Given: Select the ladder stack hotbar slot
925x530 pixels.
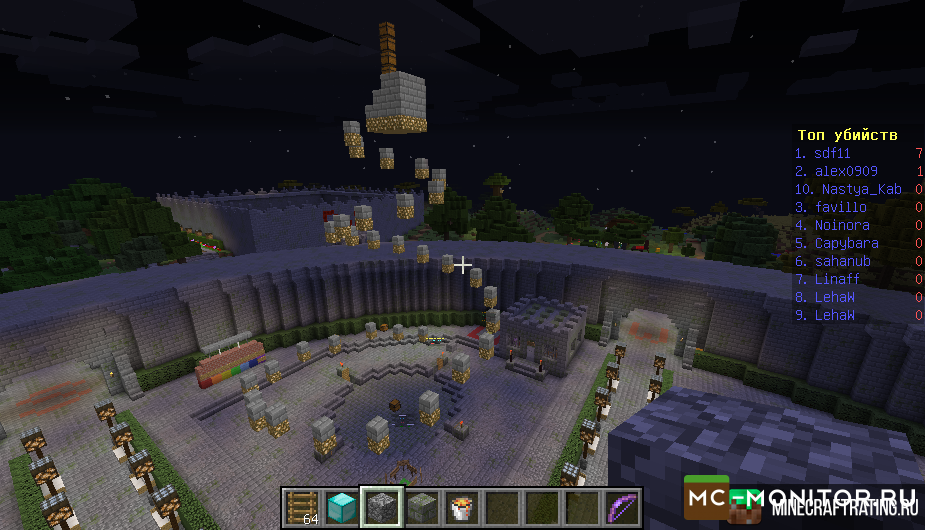Looking at the screenshot, I should (301, 508).
